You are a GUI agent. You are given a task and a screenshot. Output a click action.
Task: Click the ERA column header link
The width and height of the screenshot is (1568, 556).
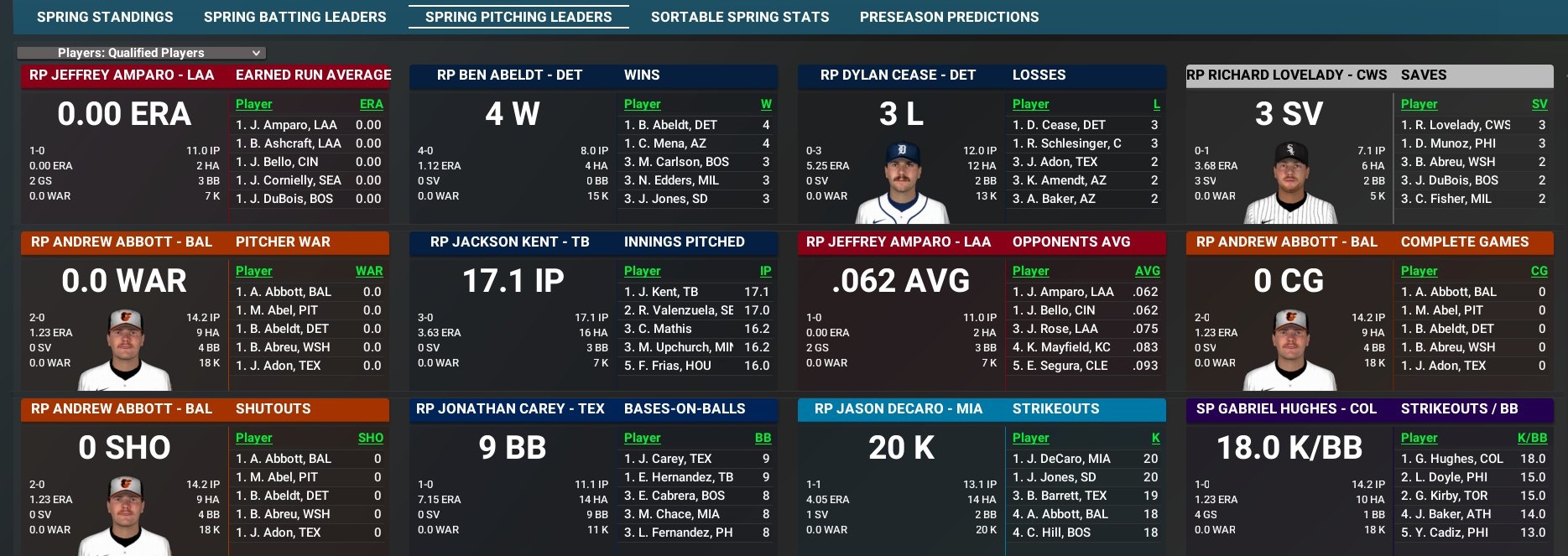coord(371,104)
